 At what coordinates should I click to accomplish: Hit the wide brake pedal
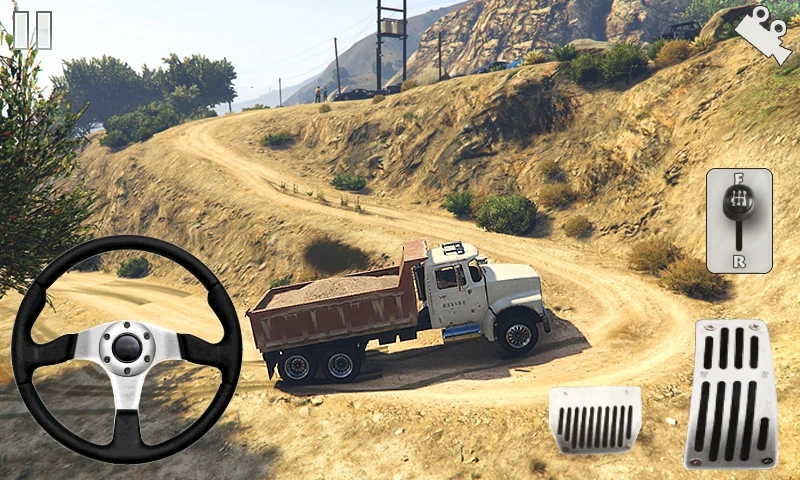595,419
